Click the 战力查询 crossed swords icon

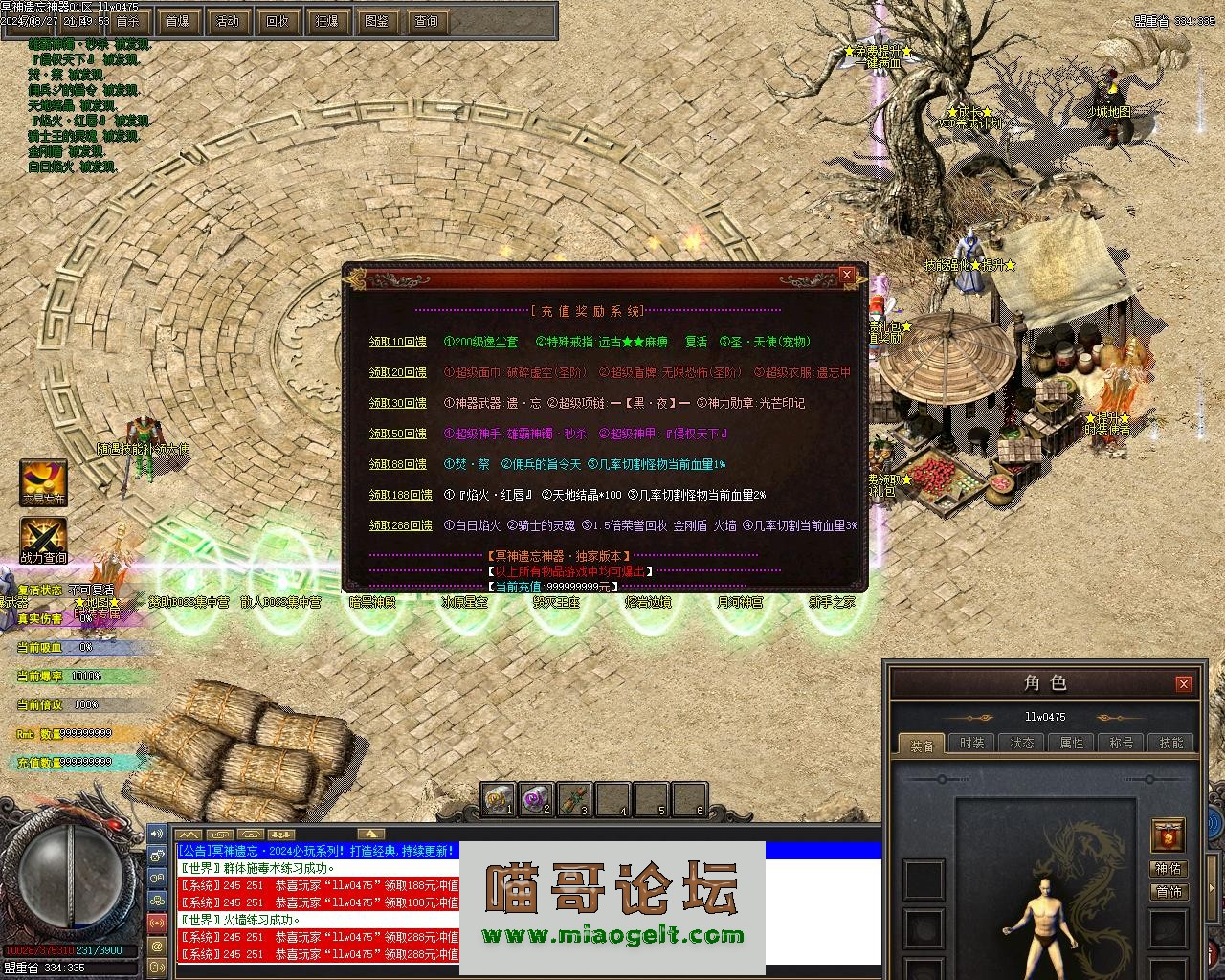pos(44,539)
